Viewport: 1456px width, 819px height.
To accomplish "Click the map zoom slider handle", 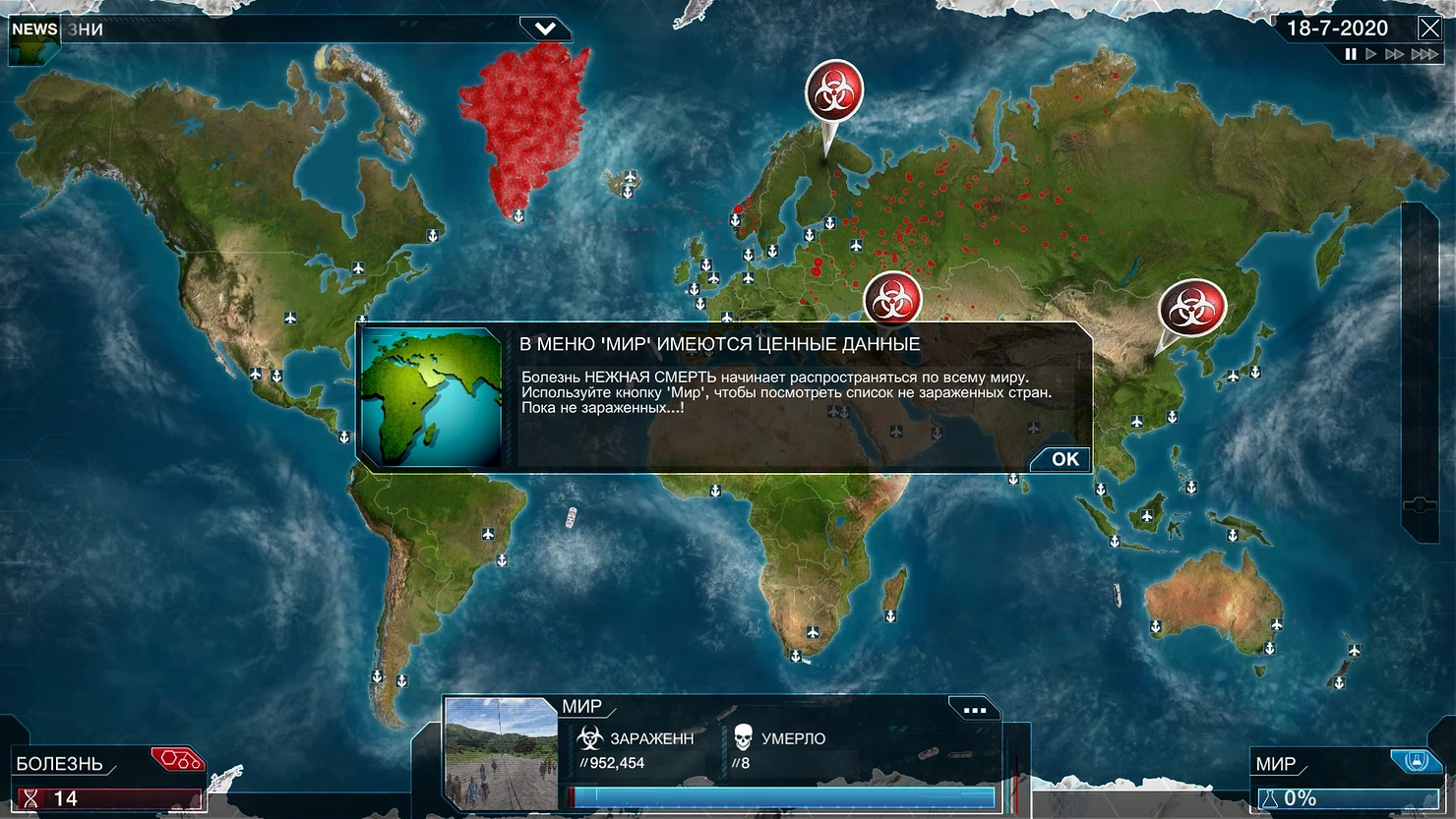I will pyautogui.click(x=1420, y=504).
